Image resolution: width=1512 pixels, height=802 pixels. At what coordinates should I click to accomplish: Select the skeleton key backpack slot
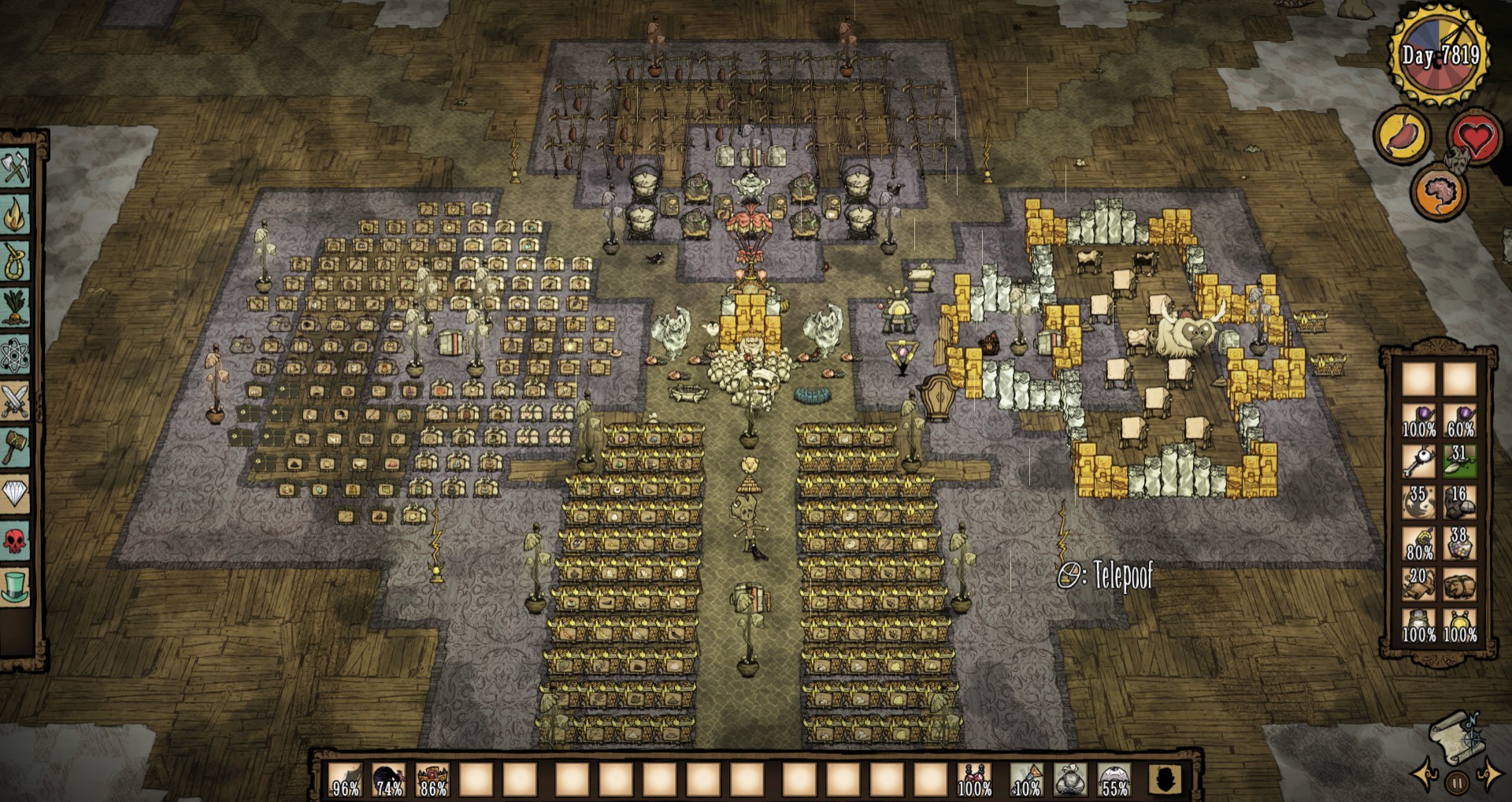1418,461
